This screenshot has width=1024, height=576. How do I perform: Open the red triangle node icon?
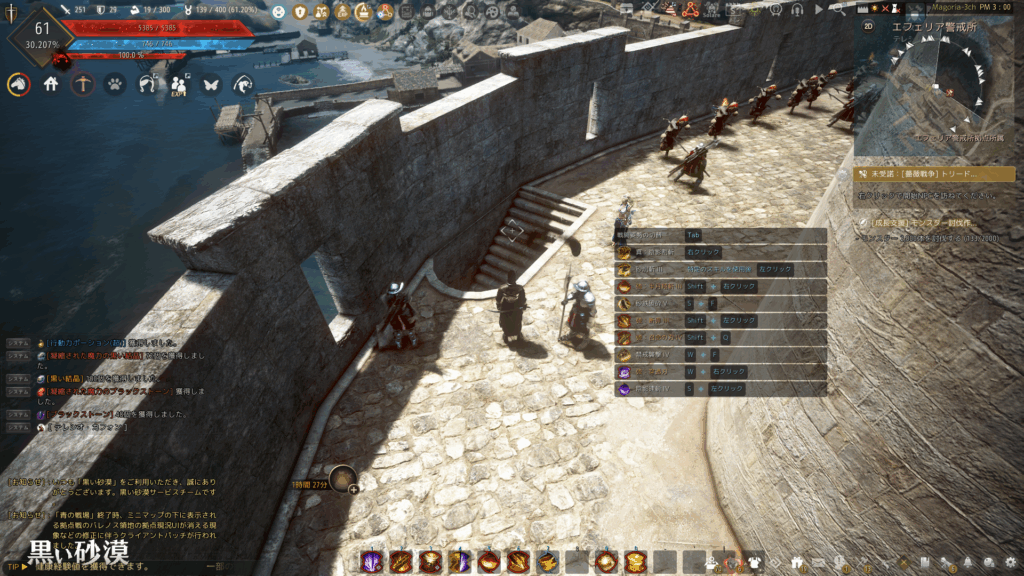point(689,10)
